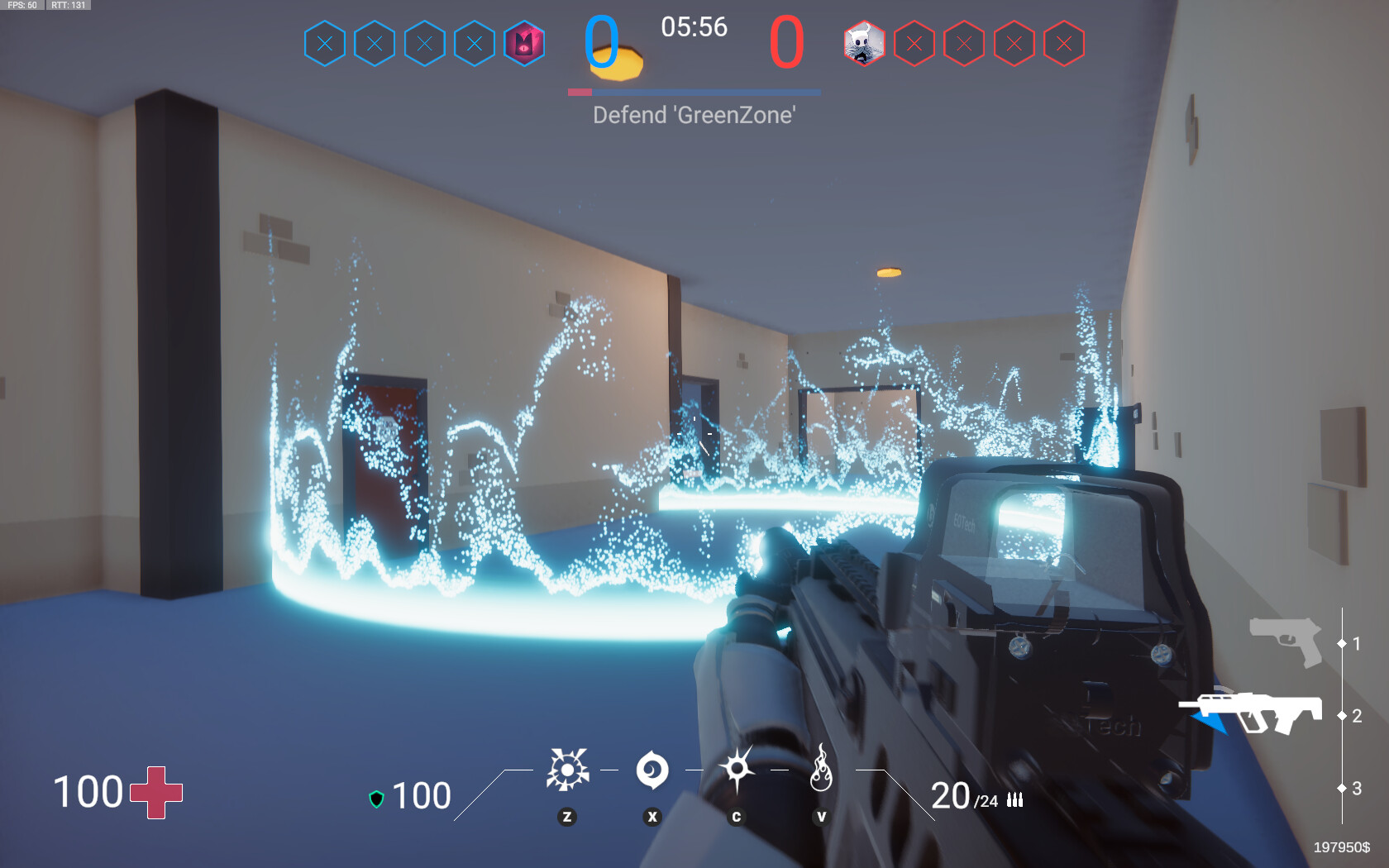Viewport: 1389px width, 868px height.
Task: Click the round progress bar under the timer
Action: [694, 93]
